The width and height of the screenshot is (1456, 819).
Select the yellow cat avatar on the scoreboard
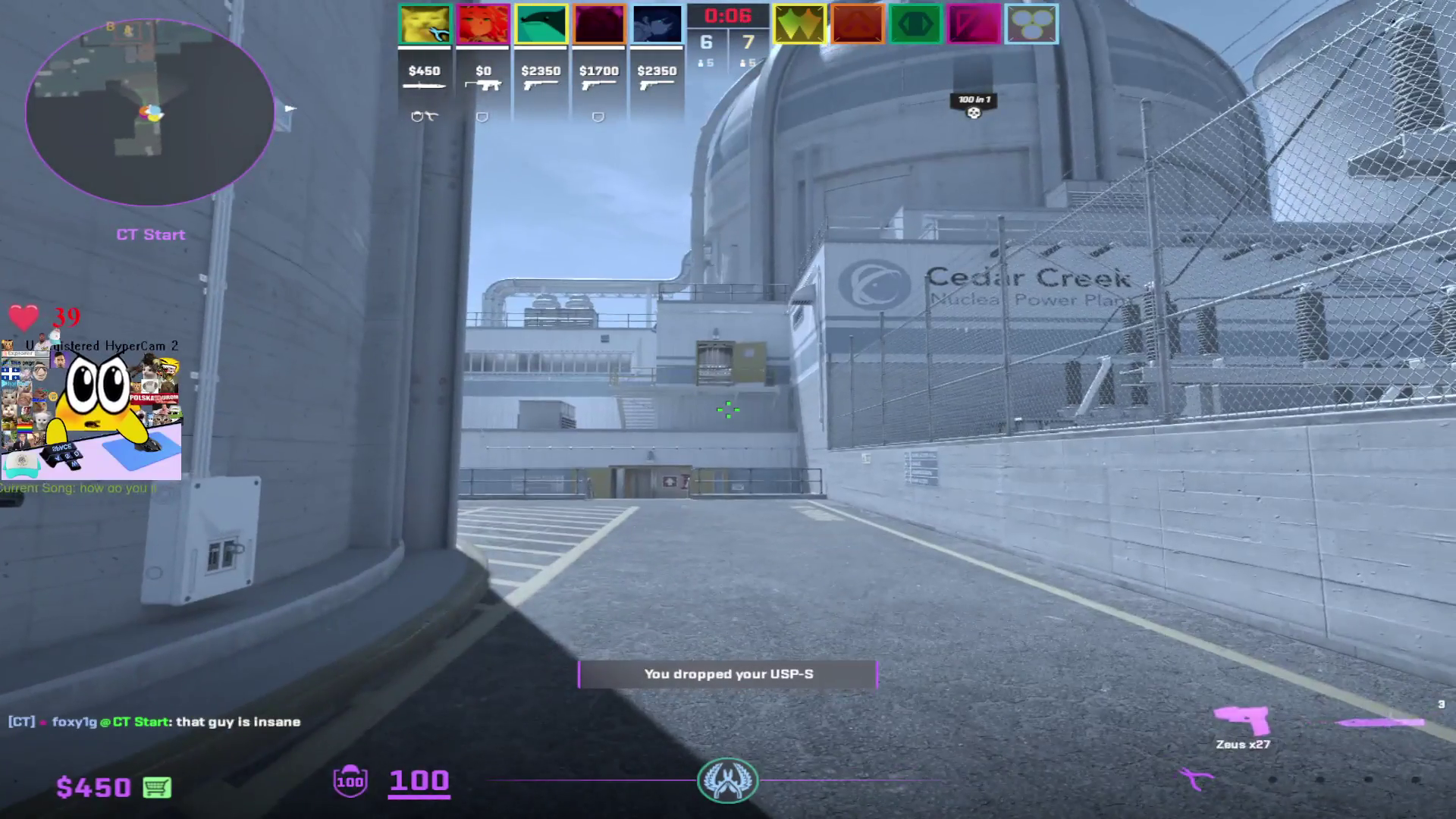click(425, 24)
